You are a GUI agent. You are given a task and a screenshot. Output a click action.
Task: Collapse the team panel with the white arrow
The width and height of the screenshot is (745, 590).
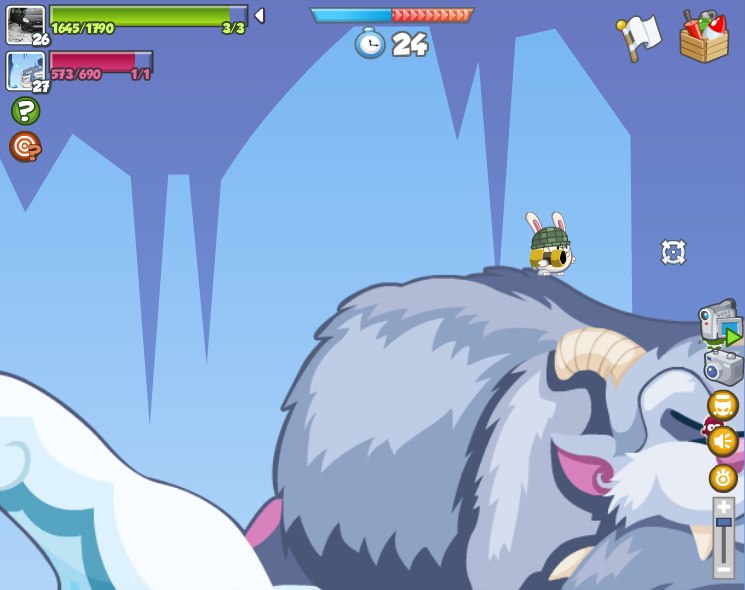tap(259, 16)
